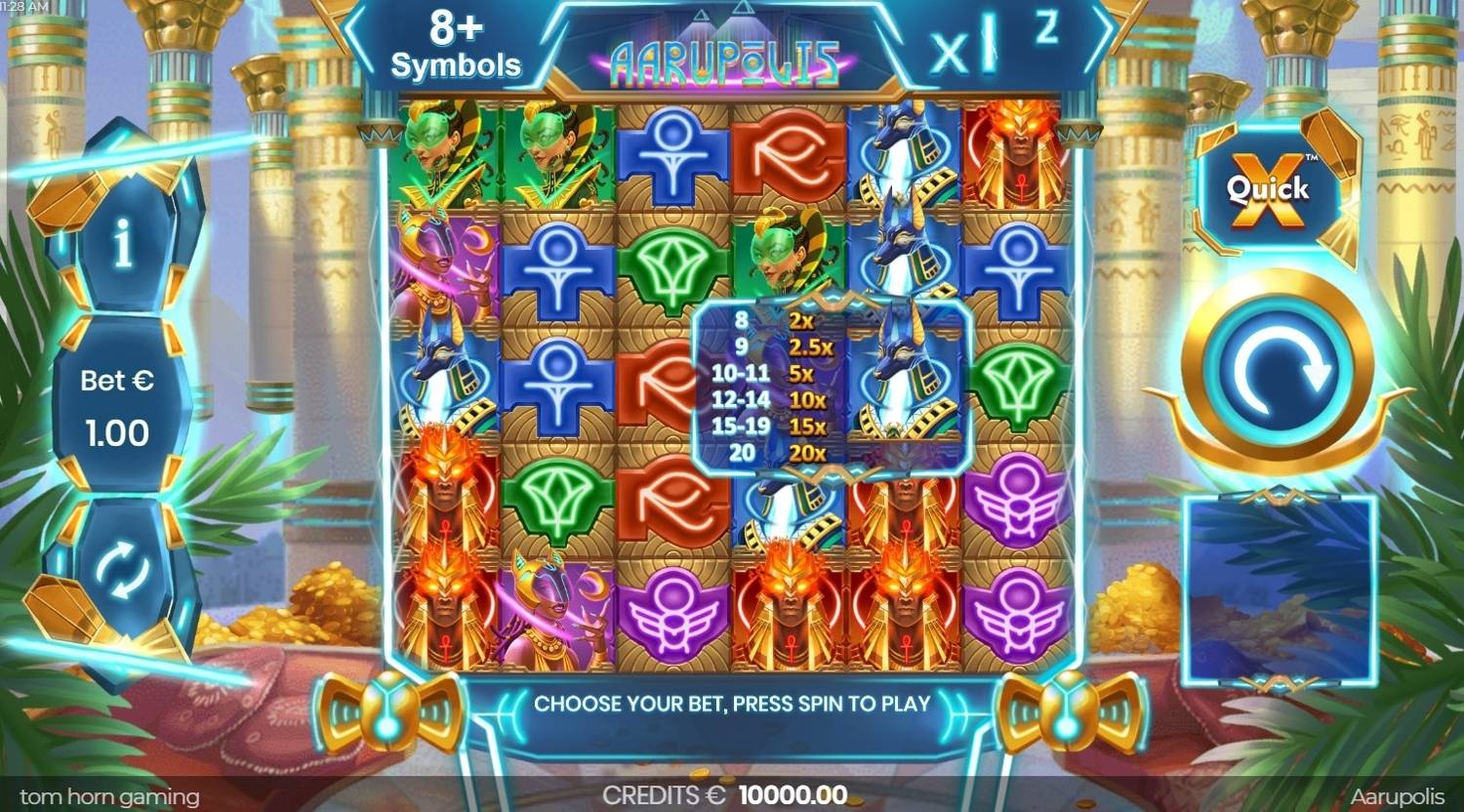
Task: Select the circular refresh icon below the bet
Action: pos(119,578)
